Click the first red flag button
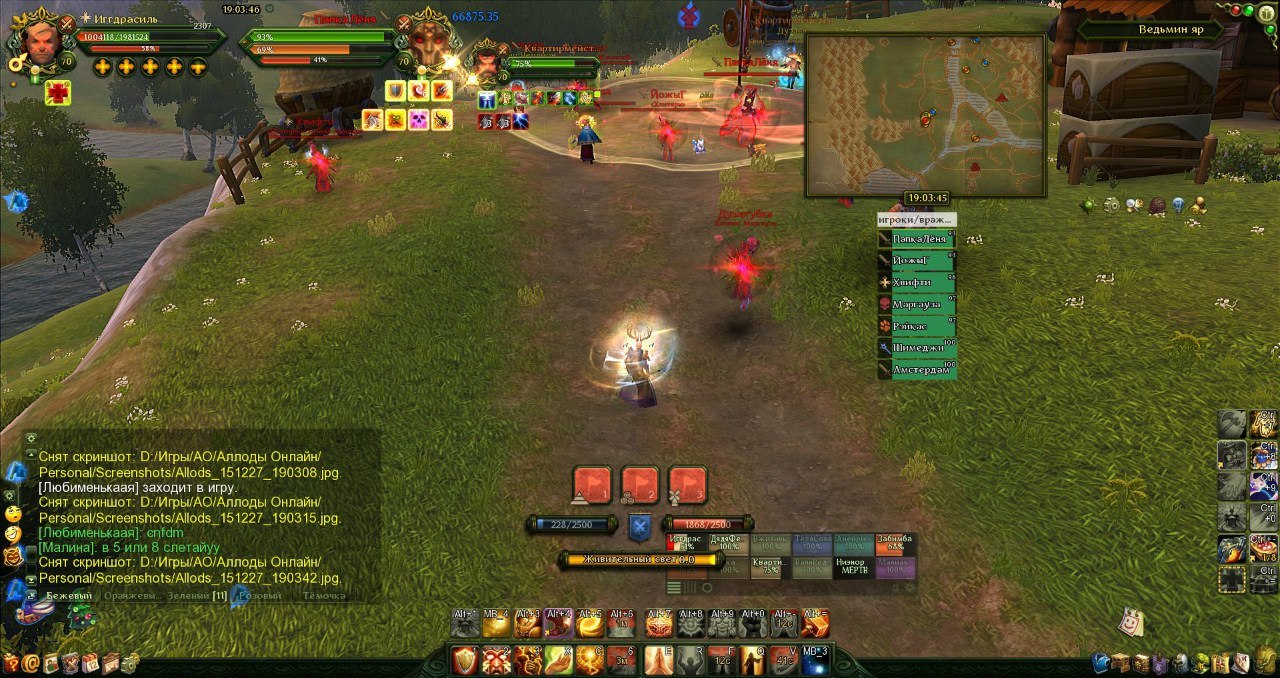 (591, 485)
